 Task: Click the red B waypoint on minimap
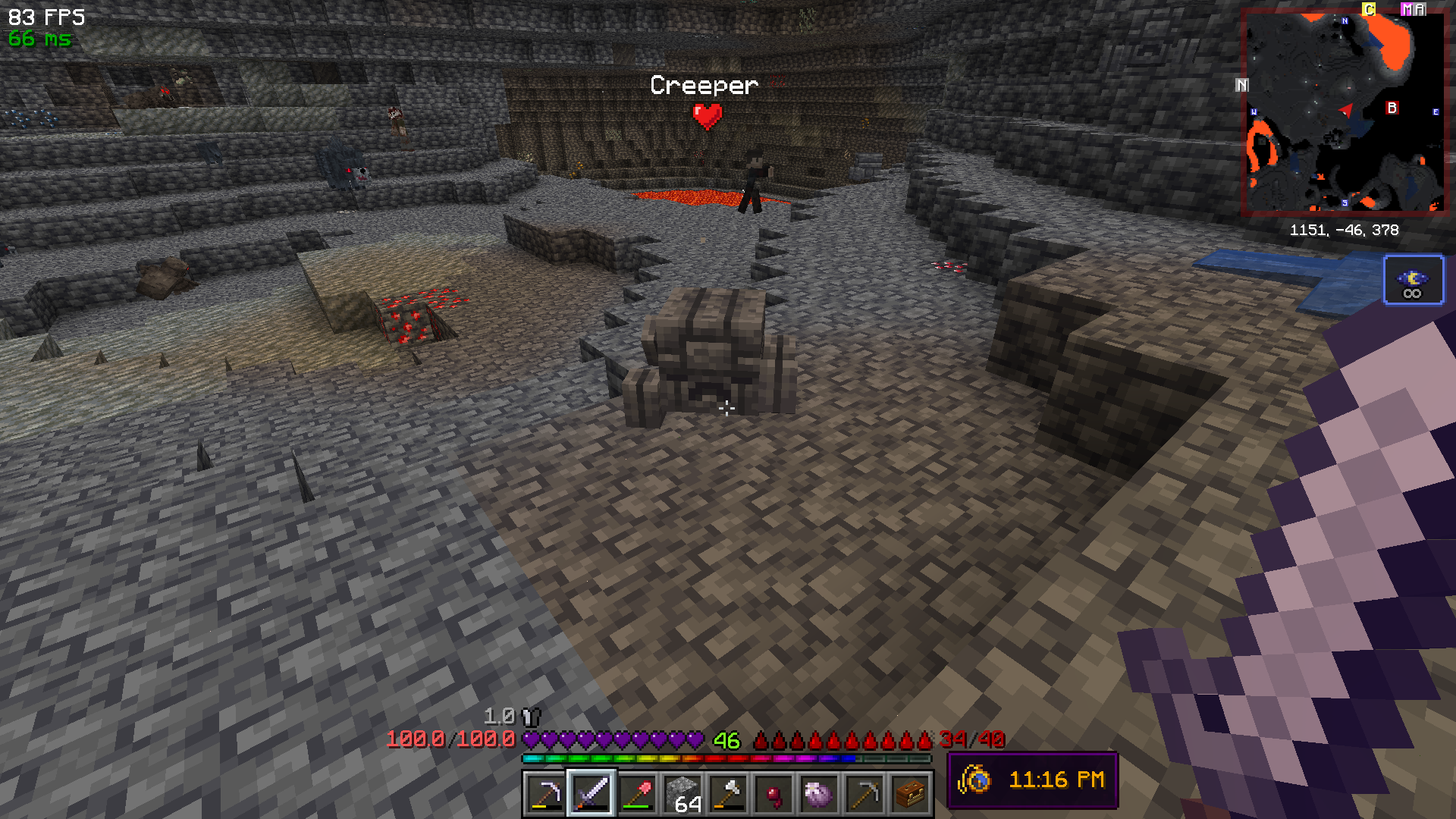click(x=1392, y=108)
